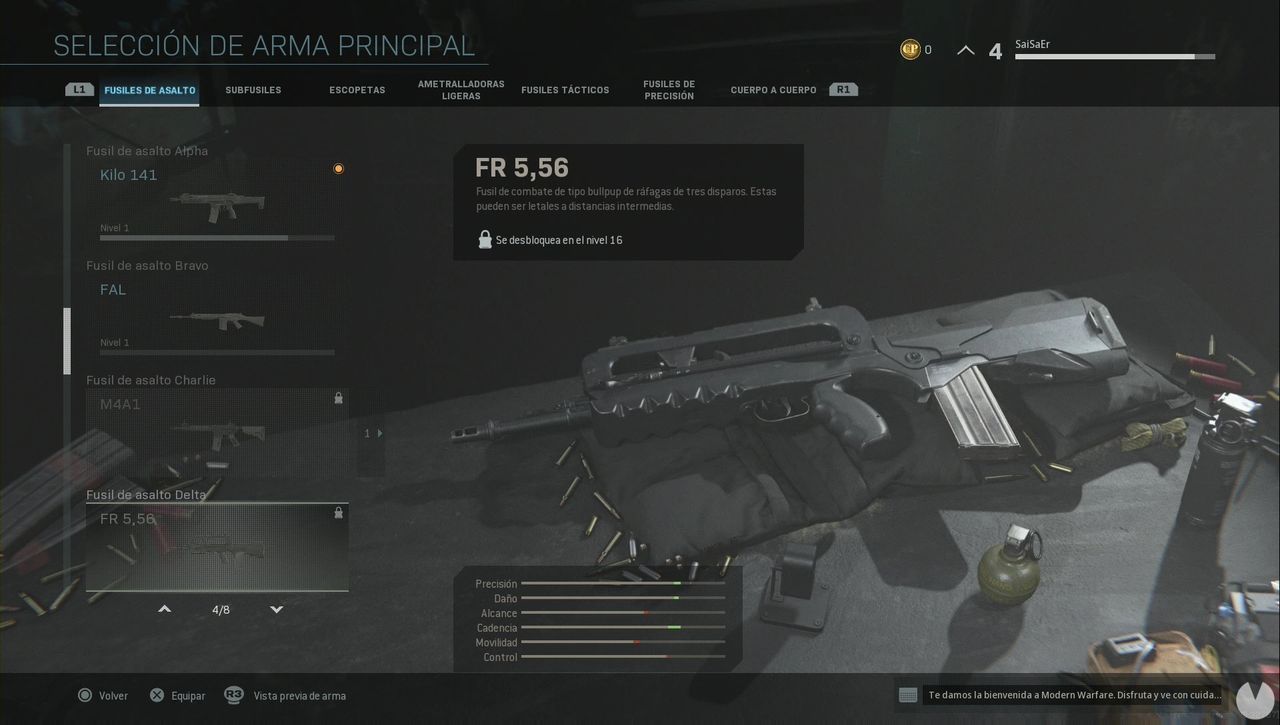The image size is (1280, 725).
Task: Click the rank chevron emblem near level 4
Action: [x=965, y=48]
